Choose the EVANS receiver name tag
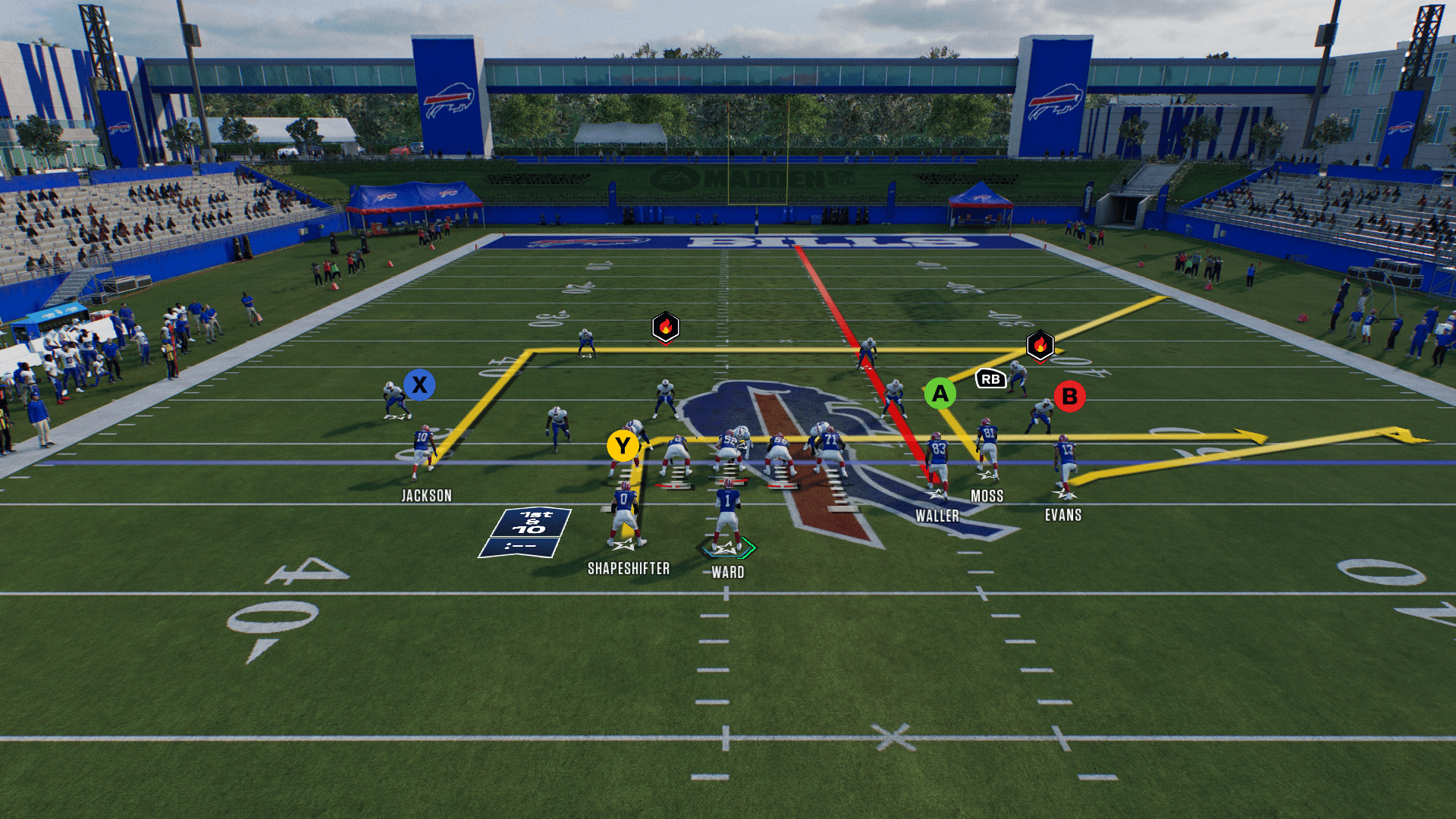This screenshot has width=1456, height=819. point(1063,516)
